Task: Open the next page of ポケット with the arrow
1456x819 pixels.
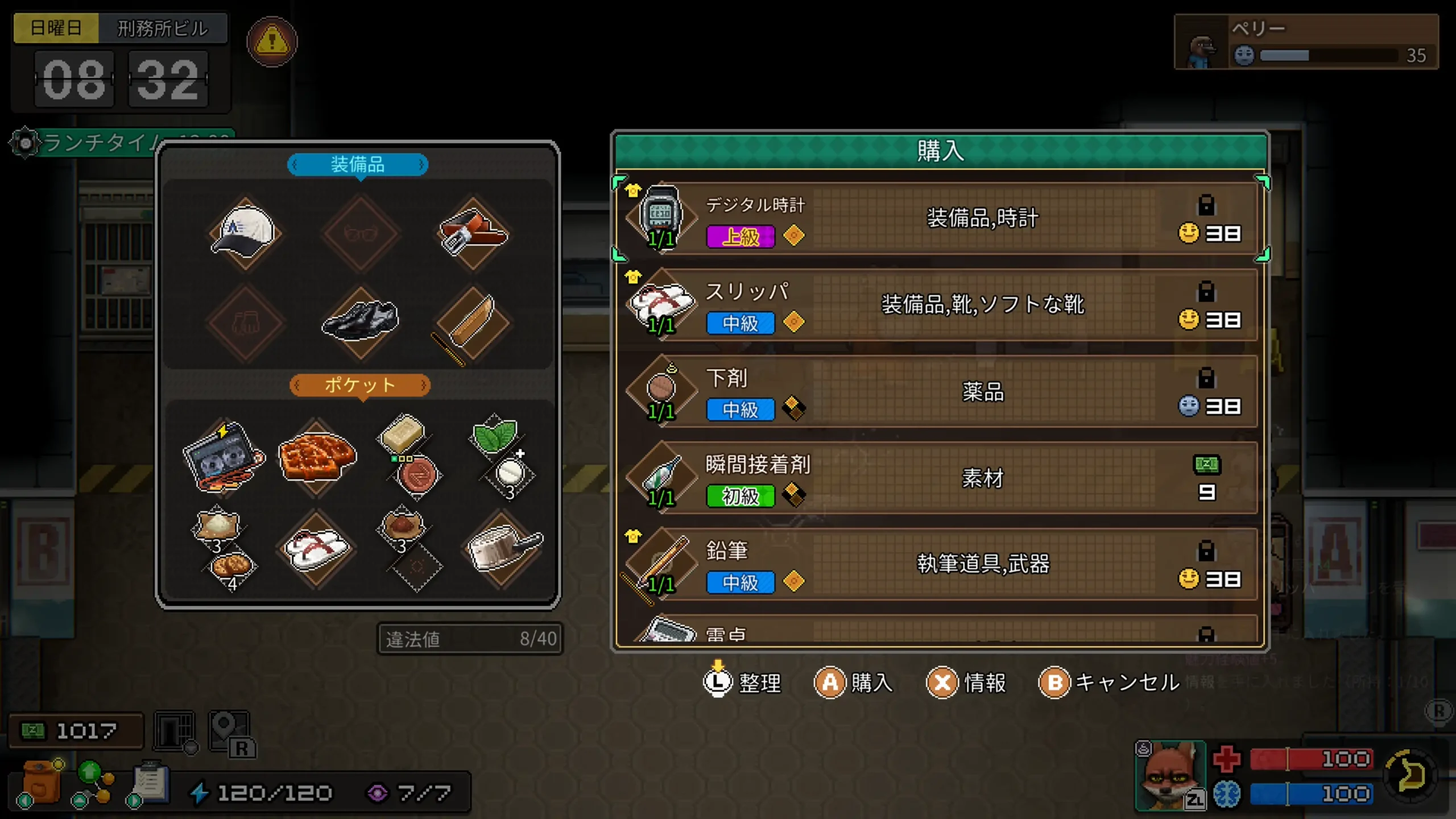Action: (x=425, y=385)
